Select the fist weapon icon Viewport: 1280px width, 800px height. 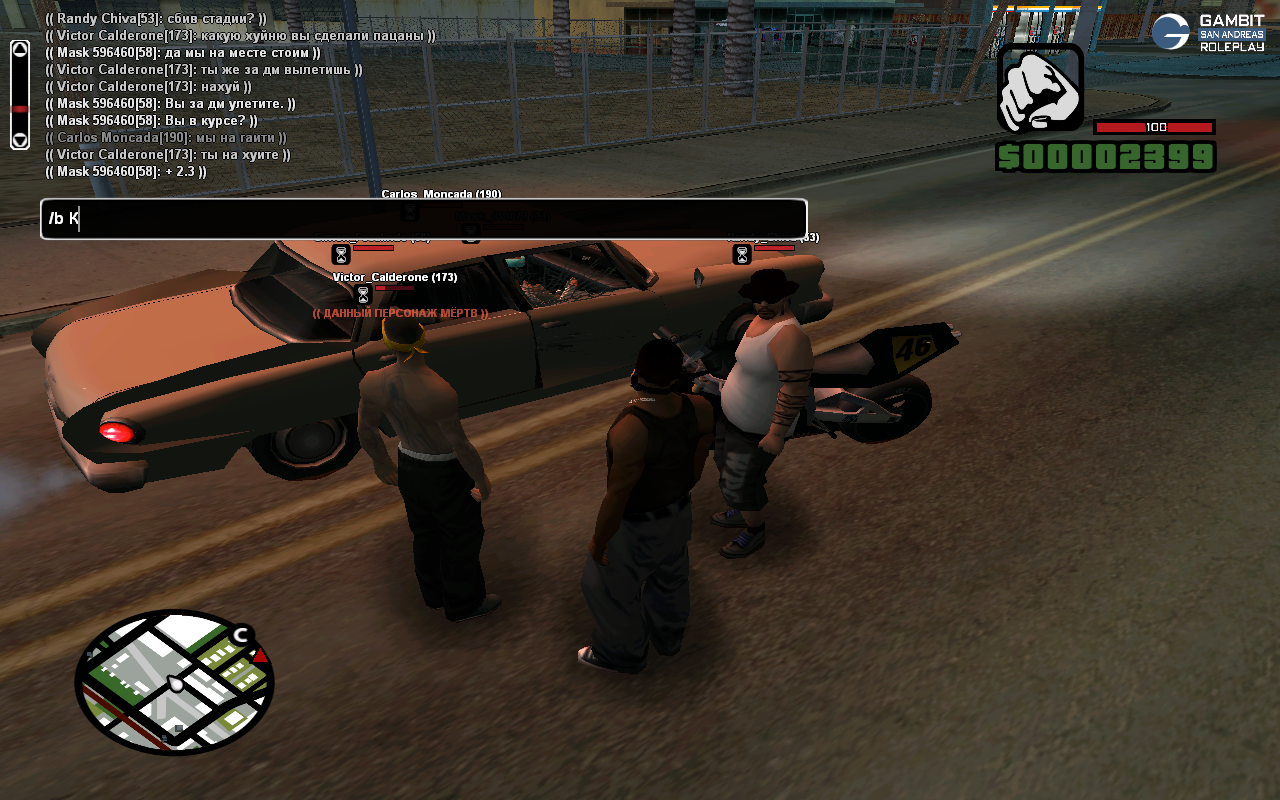tap(1040, 88)
